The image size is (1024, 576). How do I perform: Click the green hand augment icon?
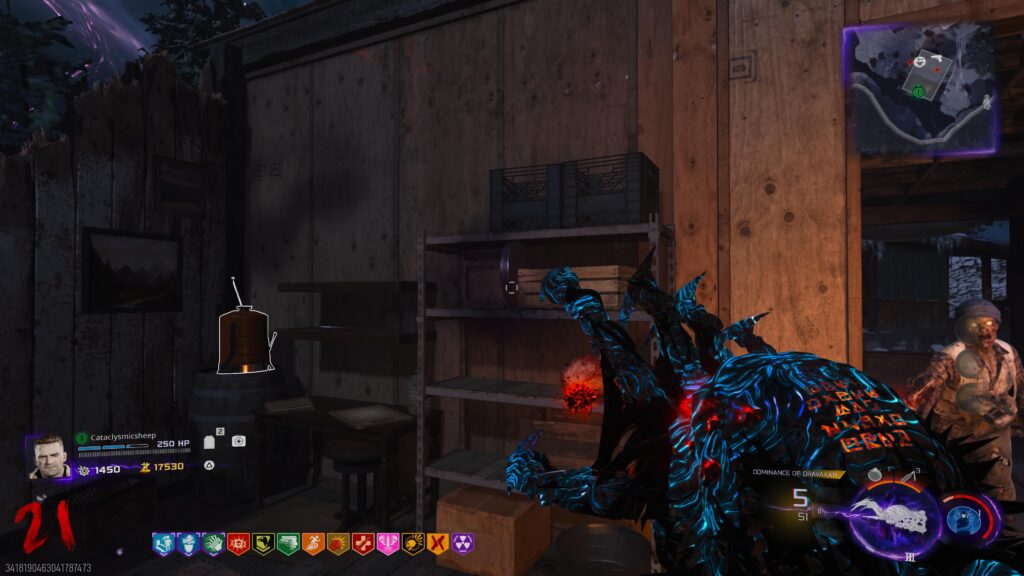tap(212, 543)
